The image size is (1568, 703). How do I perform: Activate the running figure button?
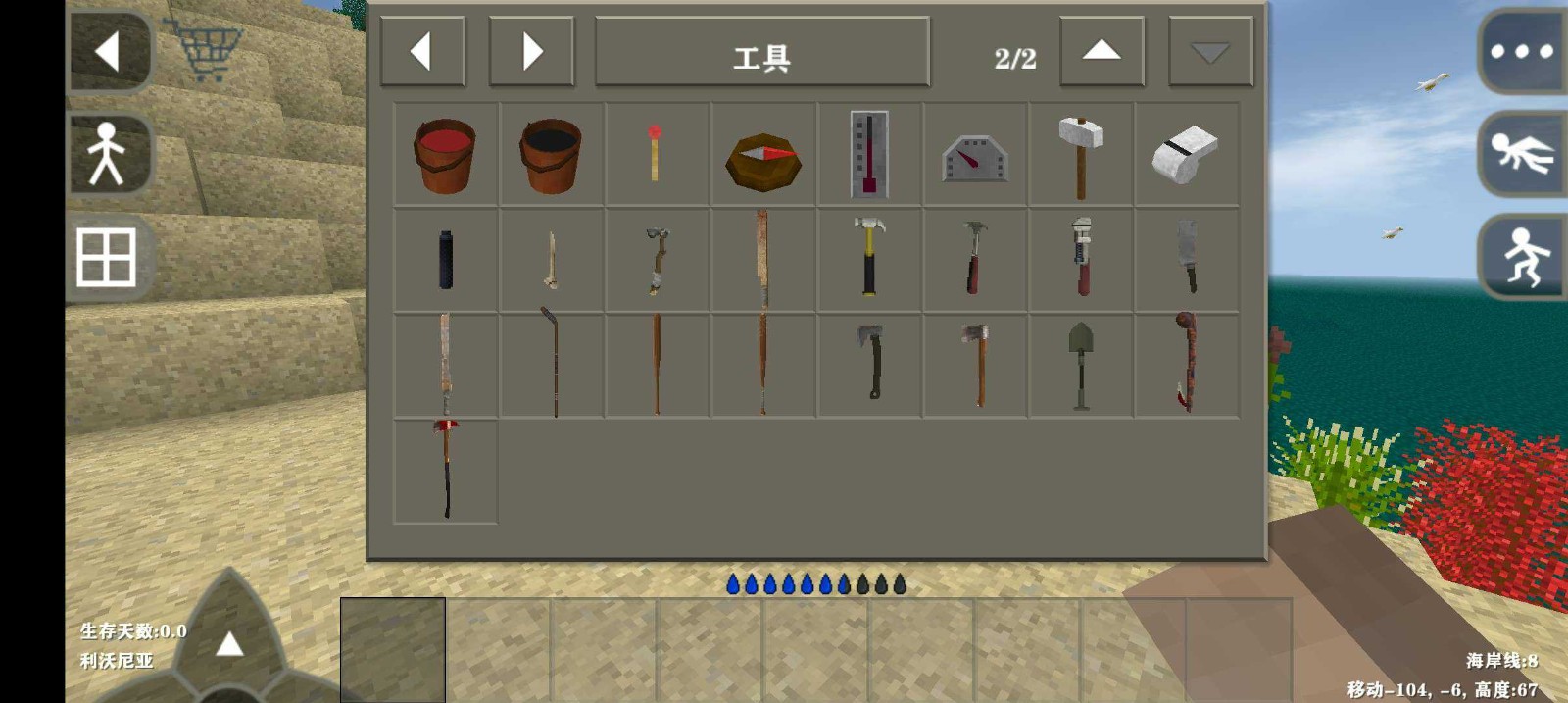pyautogui.click(x=1522, y=257)
